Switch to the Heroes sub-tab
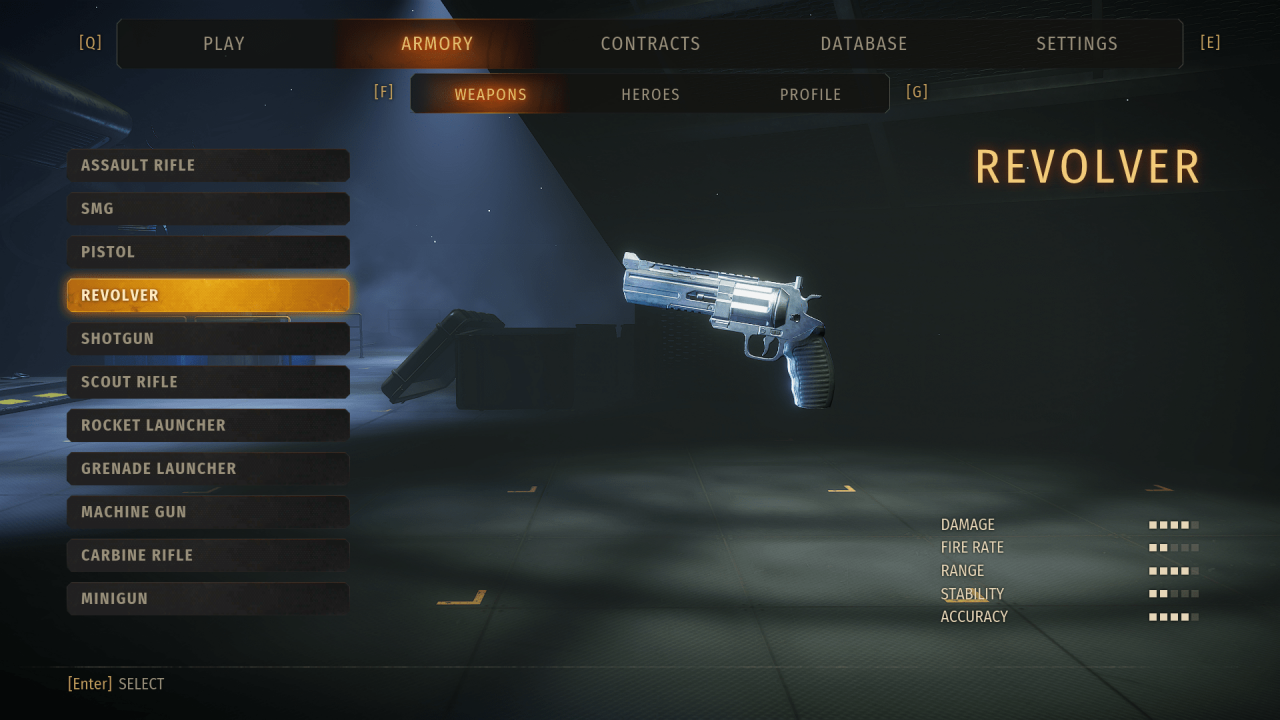The image size is (1280, 720). pos(650,94)
